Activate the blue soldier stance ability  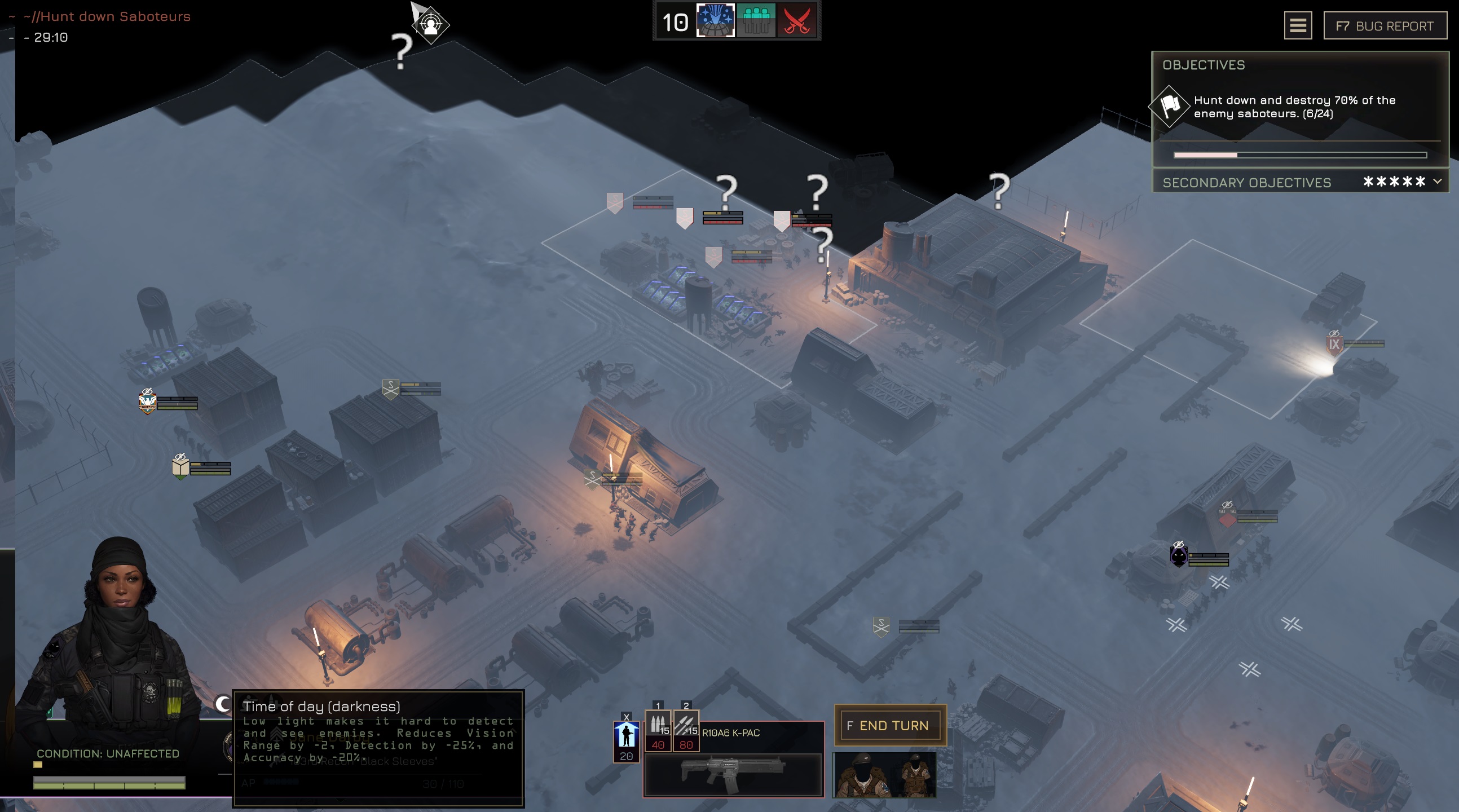pyautogui.click(x=627, y=736)
